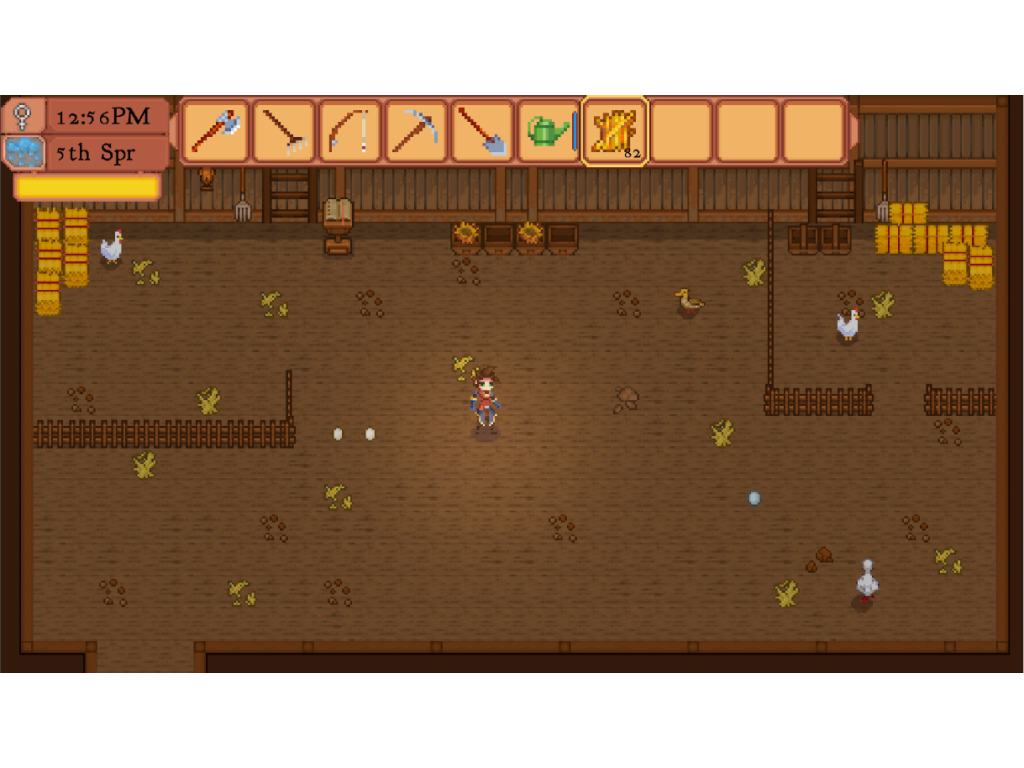Pick the green watering can
The image size is (1024, 768).
point(548,131)
